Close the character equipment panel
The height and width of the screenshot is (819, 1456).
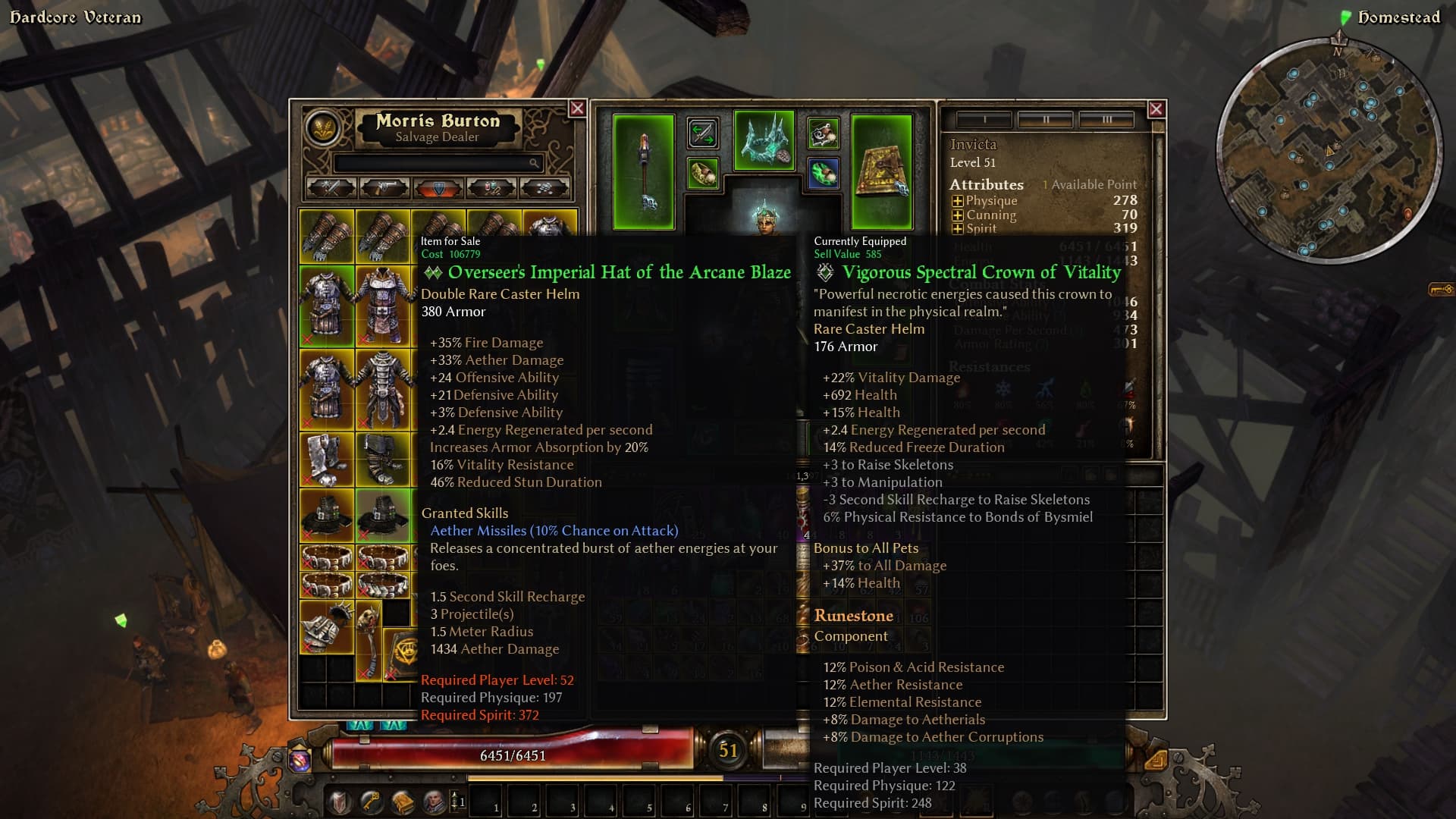[x=1156, y=109]
